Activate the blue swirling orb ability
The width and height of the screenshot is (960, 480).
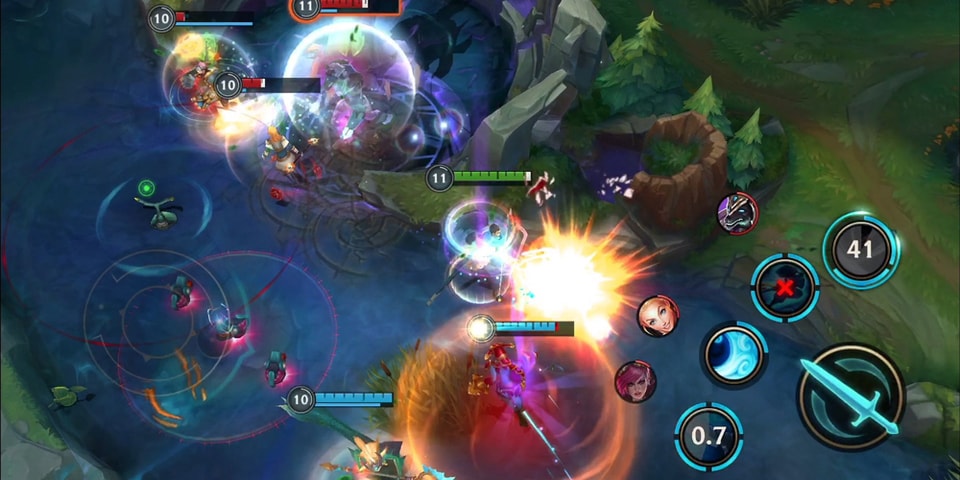(x=733, y=355)
